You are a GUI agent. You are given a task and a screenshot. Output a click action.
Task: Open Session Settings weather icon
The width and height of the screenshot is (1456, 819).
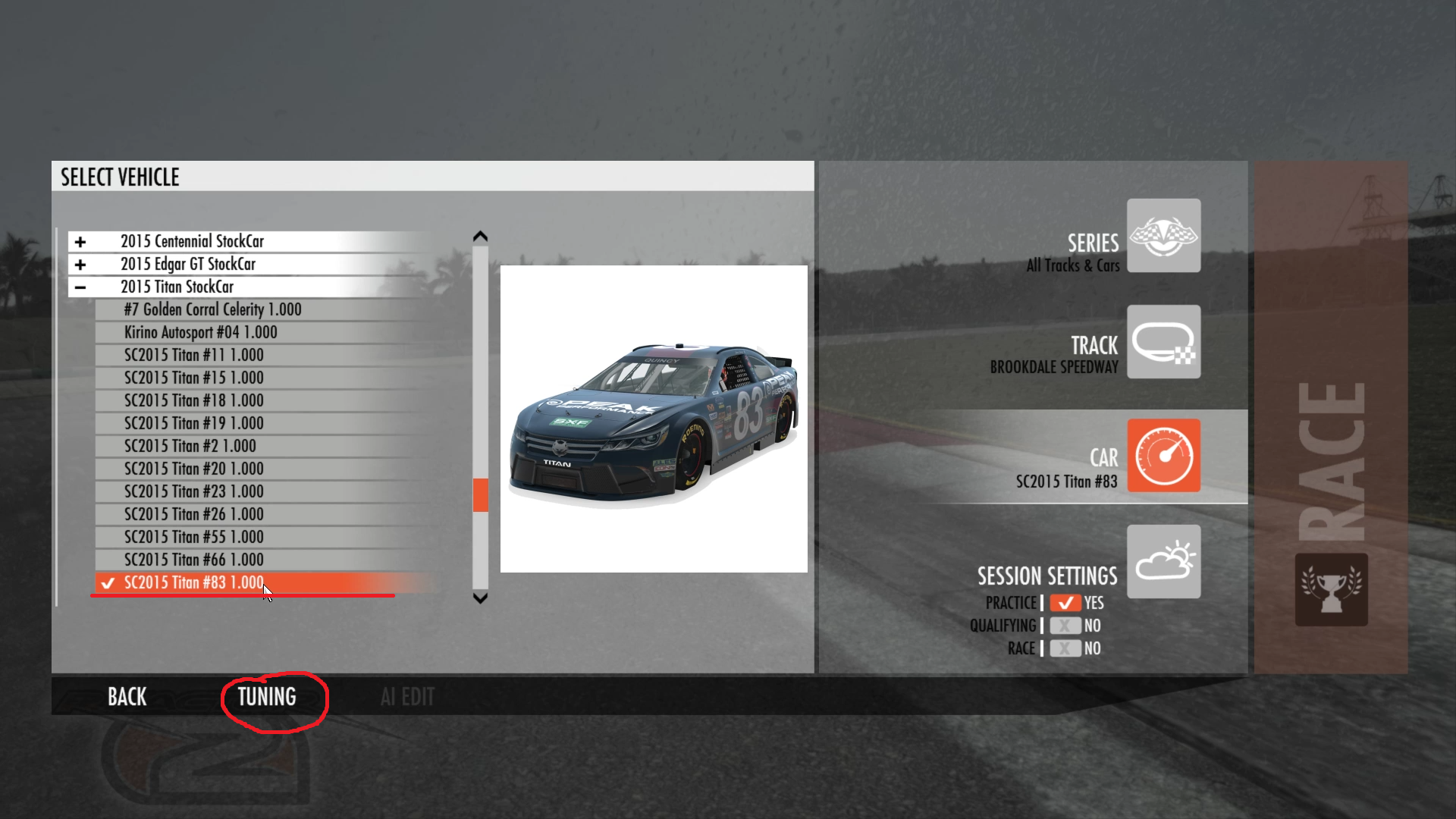tap(1163, 562)
